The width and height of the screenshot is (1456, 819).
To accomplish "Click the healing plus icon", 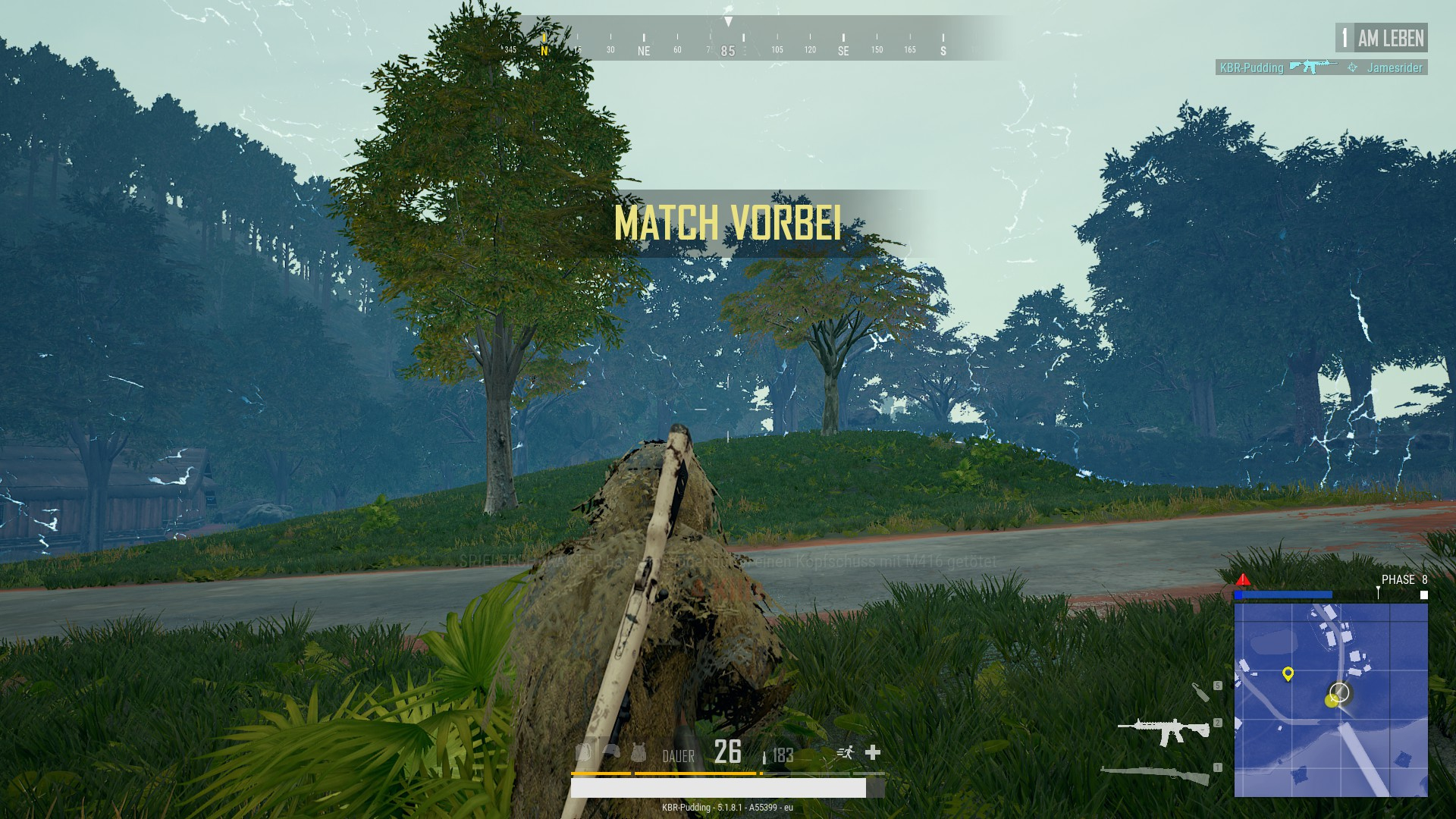I will pyautogui.click(x=873, y=752).
